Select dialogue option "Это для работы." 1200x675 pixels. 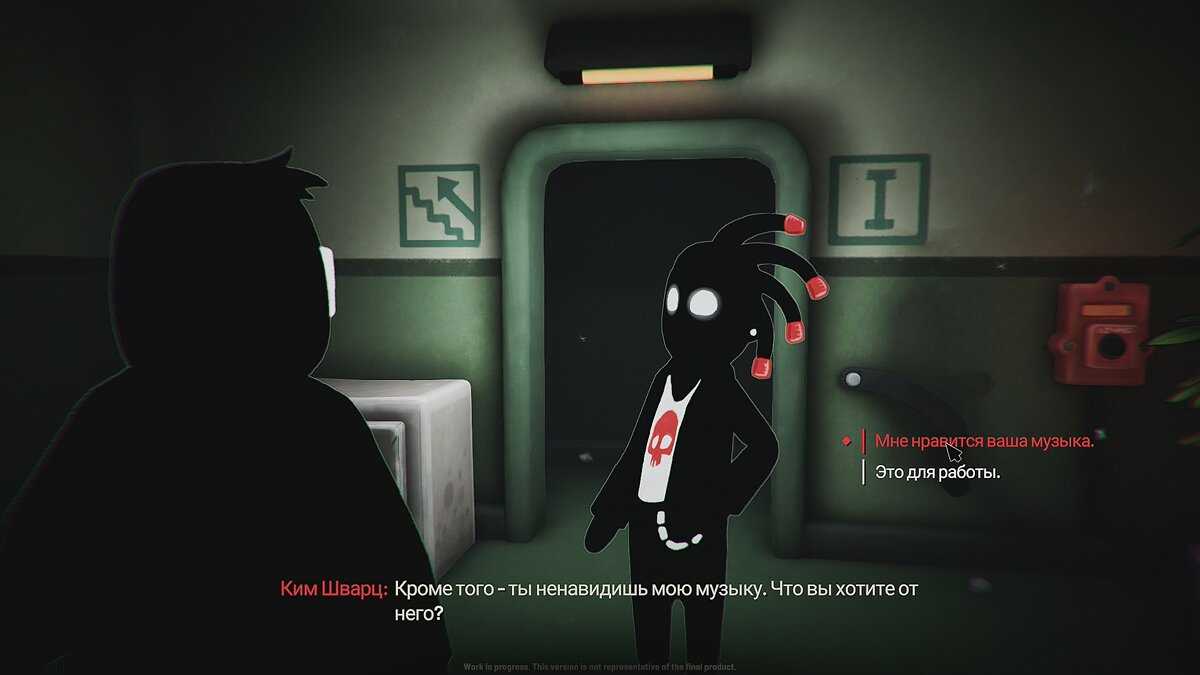pos(937,472)
